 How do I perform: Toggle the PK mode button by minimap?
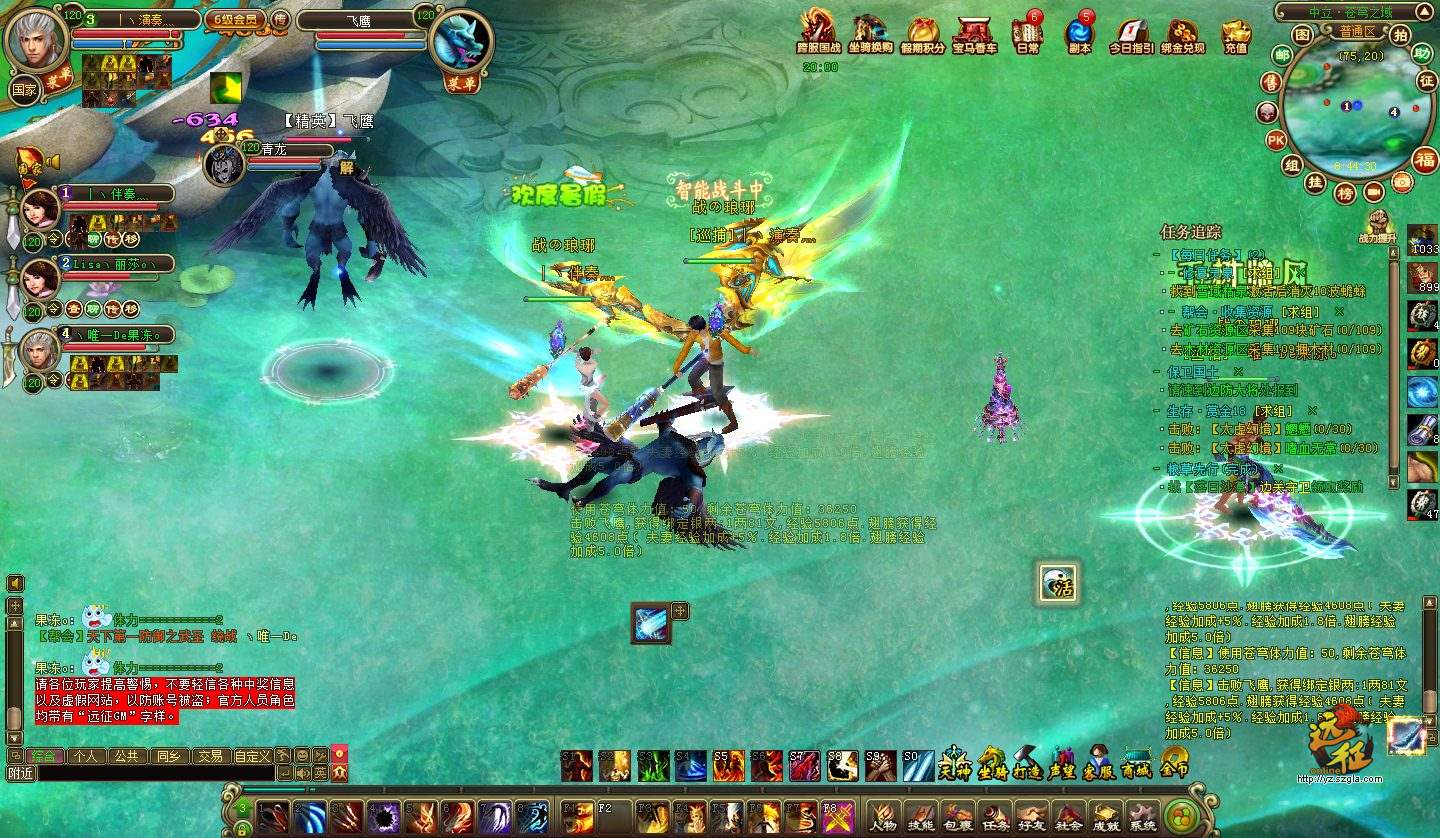pos(1276,140)
